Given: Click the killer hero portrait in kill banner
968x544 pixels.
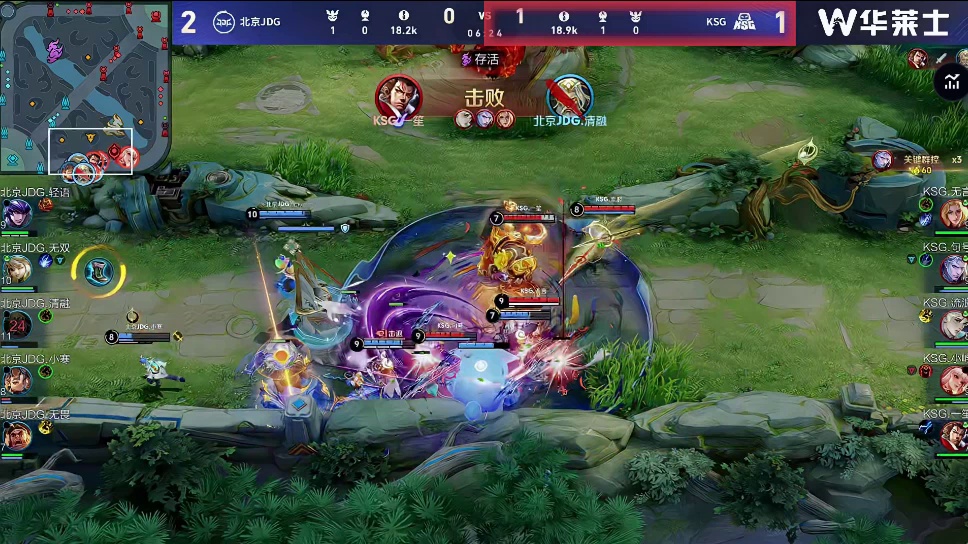Looking at the screenshot, I should click(x=398, y=97).
